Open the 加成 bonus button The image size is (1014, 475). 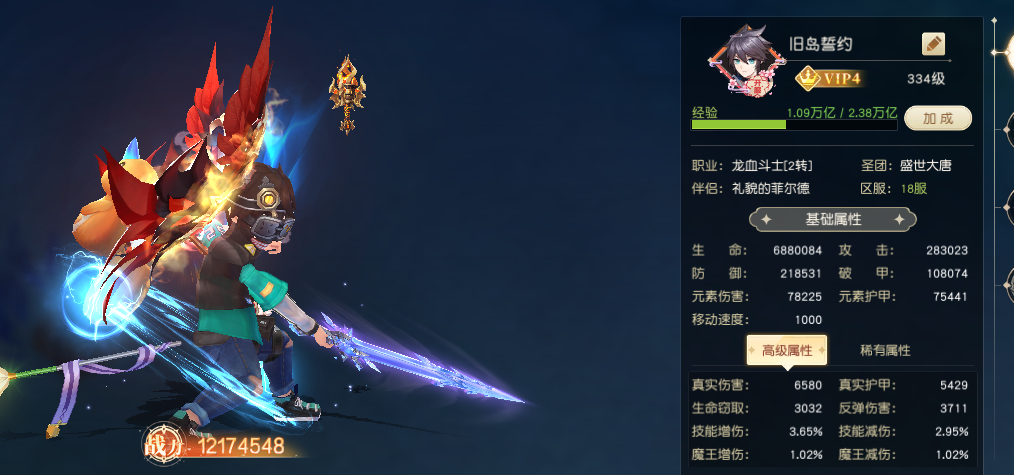tap(938, 118)
